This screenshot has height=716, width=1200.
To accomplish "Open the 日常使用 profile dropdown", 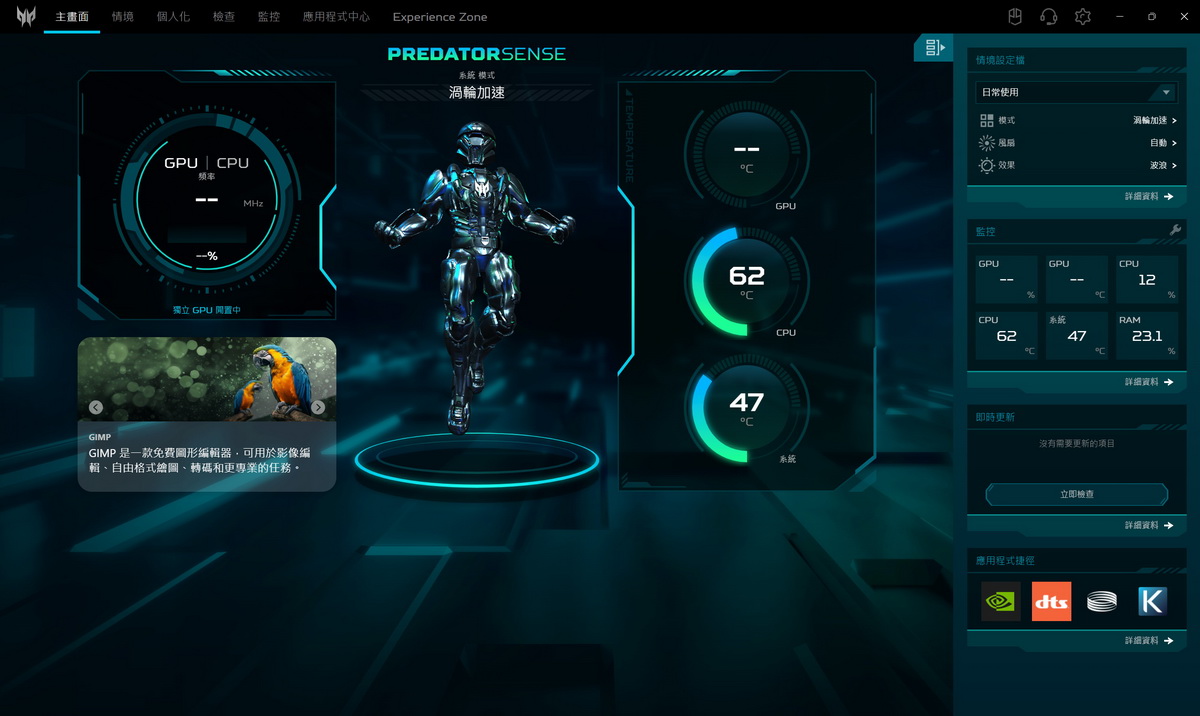I will coord(1074,92).
